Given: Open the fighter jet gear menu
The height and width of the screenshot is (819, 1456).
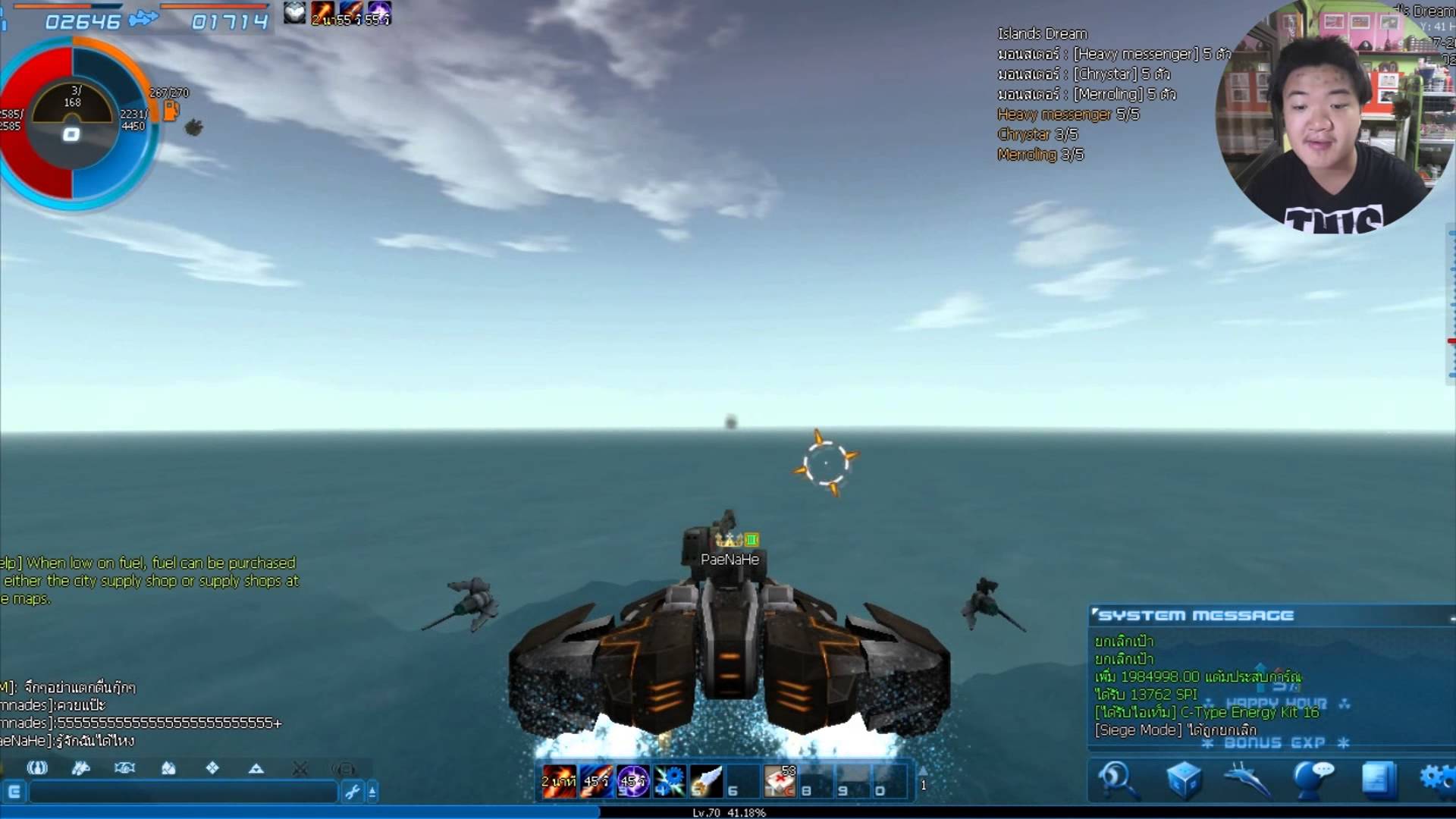Looking at the screenshot, I should click(x=1247, y=780).
